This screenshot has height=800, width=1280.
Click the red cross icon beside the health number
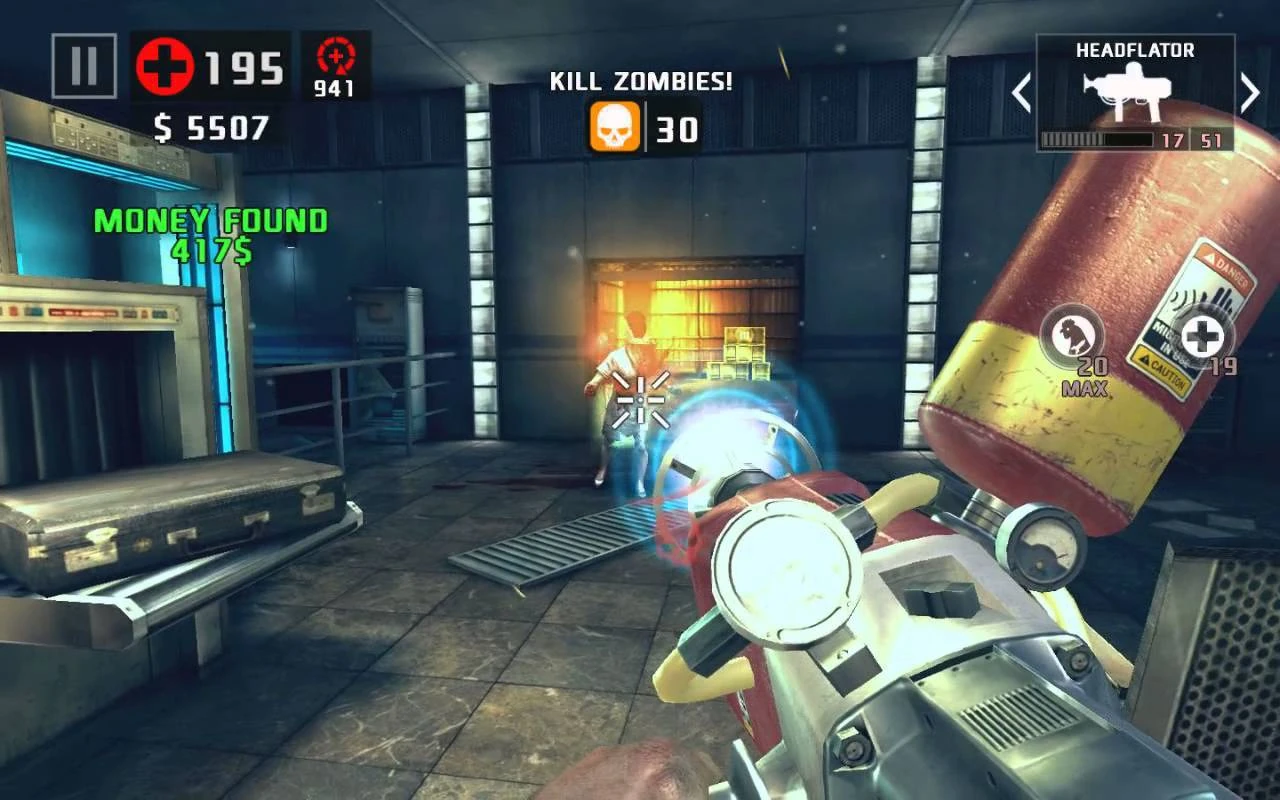pos(167,68)
